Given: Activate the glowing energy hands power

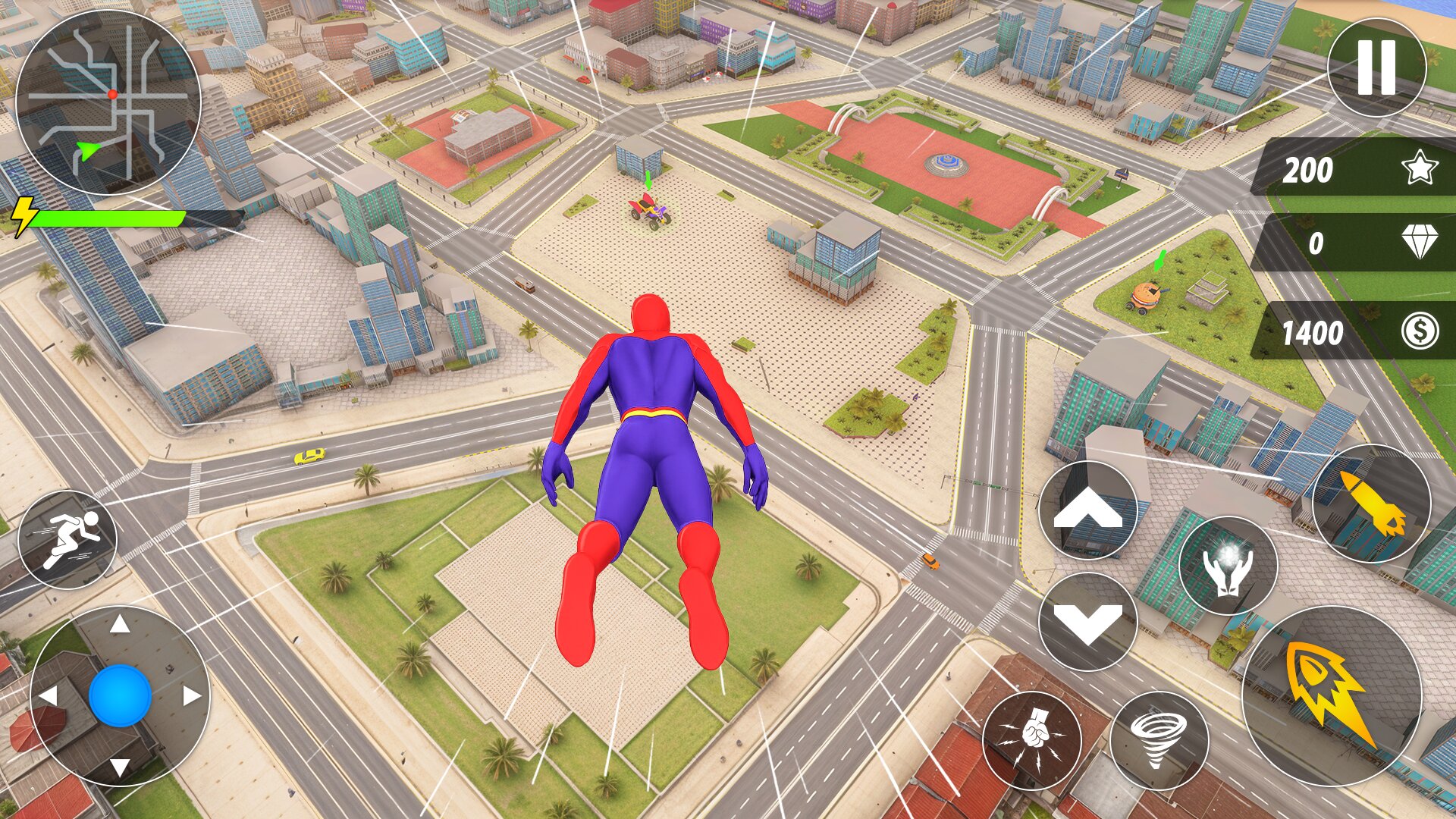Looking at the screenshot, I should (x=1228, y=566).
